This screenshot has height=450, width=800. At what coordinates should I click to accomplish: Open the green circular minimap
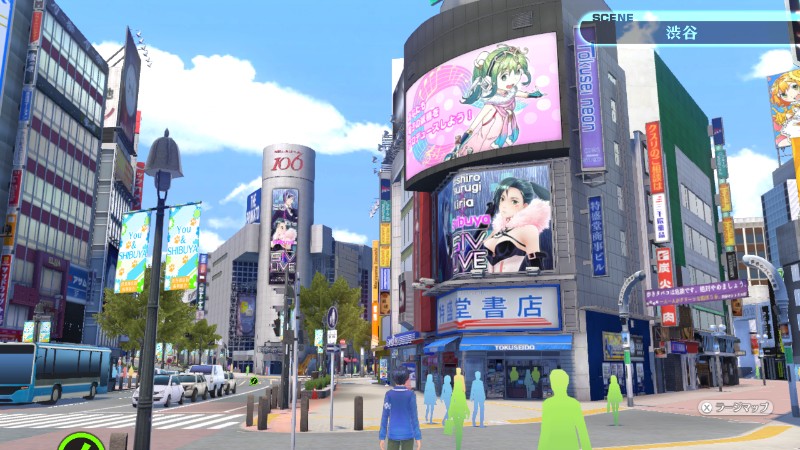pyautogui.click(x=80, y=442)
